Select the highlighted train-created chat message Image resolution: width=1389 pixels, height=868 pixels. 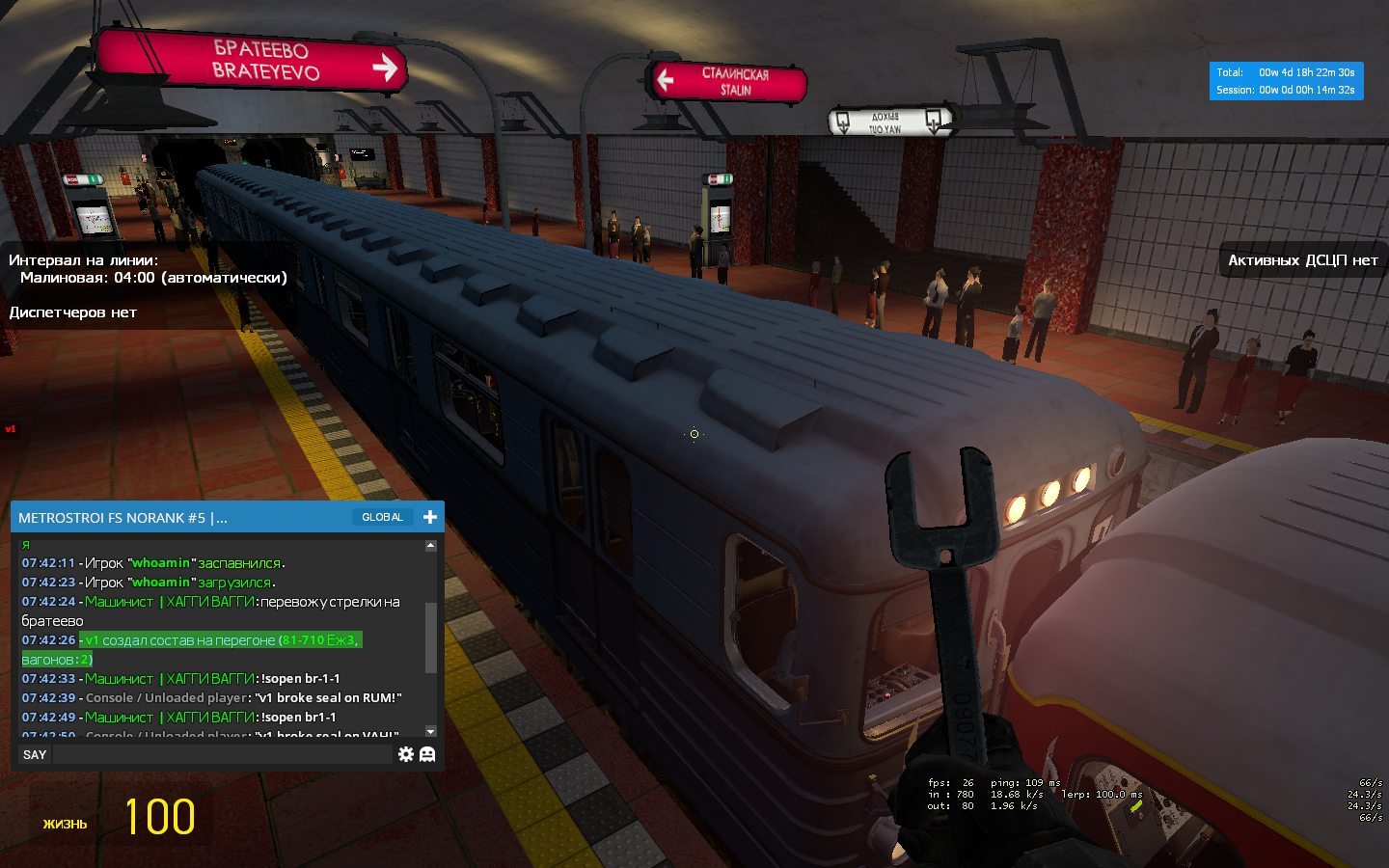point(220,640)
